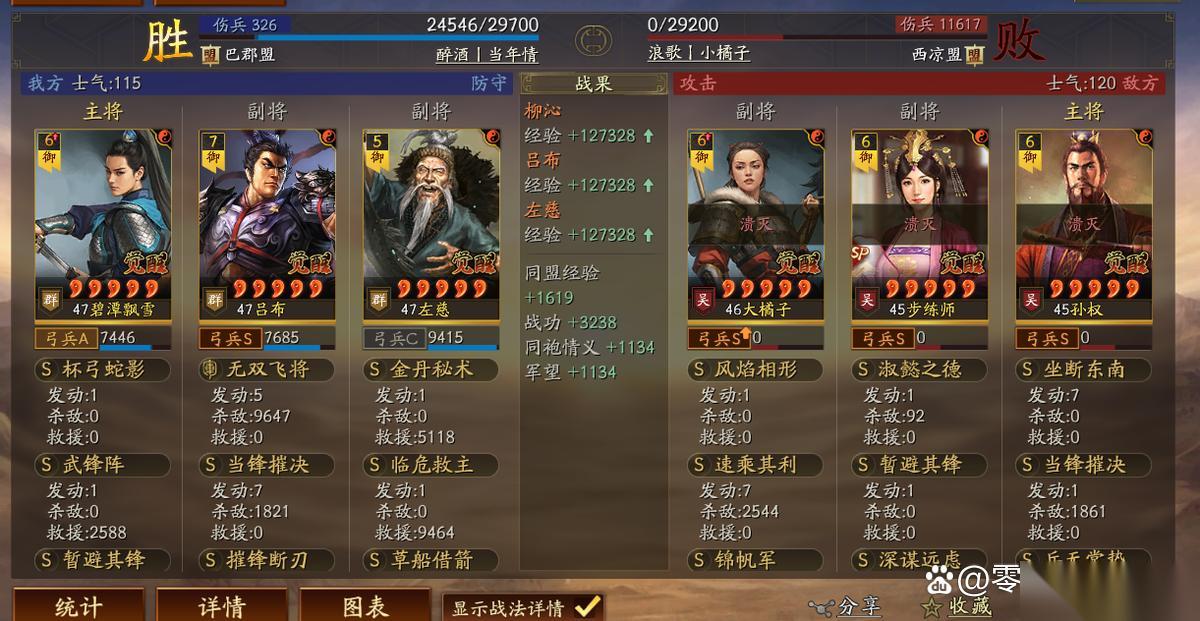This screenshot has width=1200, height=621.
Task: Toggle the 显示战法详情 checkbox
Action: pyautogui.click(x=586, y=606)
